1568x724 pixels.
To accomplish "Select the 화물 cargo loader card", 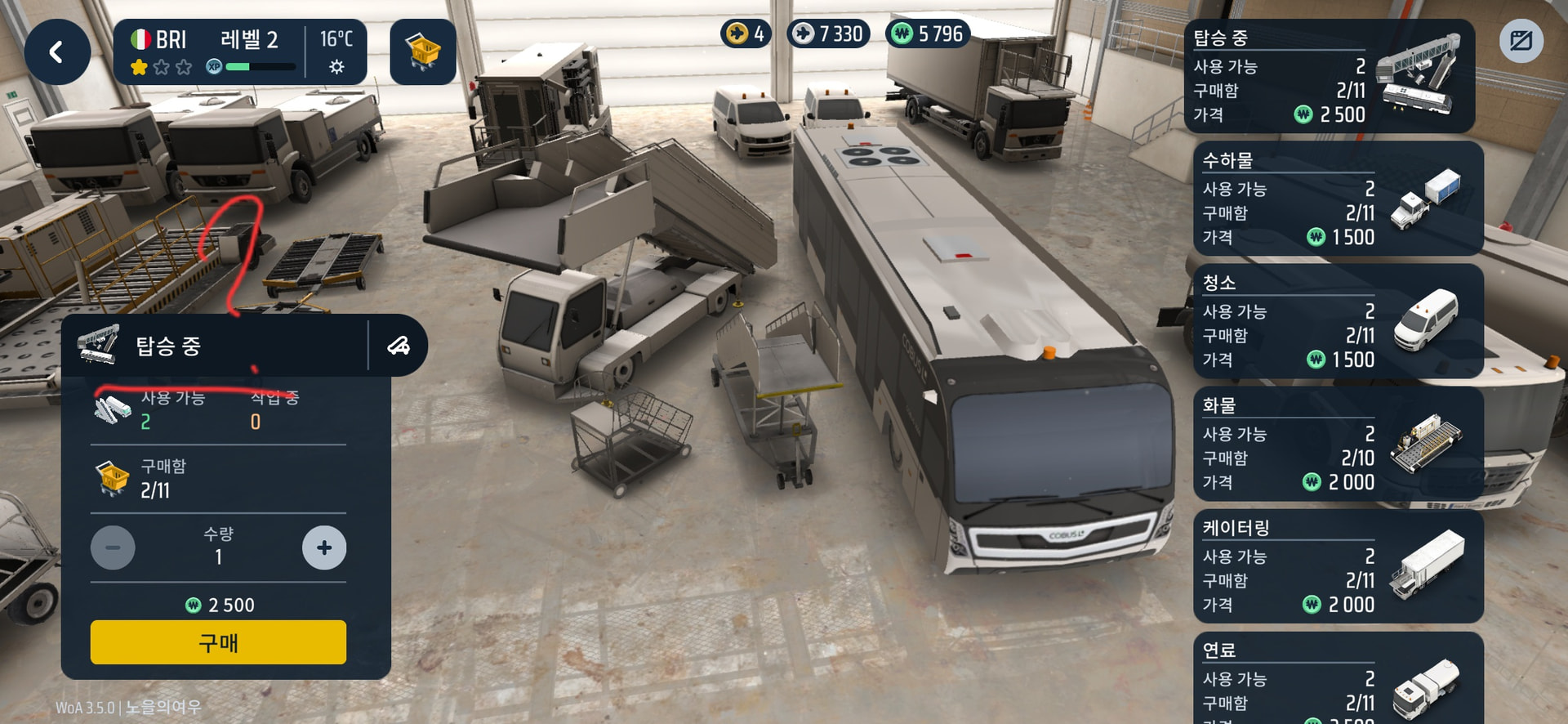I will (x=1338, y=444).
